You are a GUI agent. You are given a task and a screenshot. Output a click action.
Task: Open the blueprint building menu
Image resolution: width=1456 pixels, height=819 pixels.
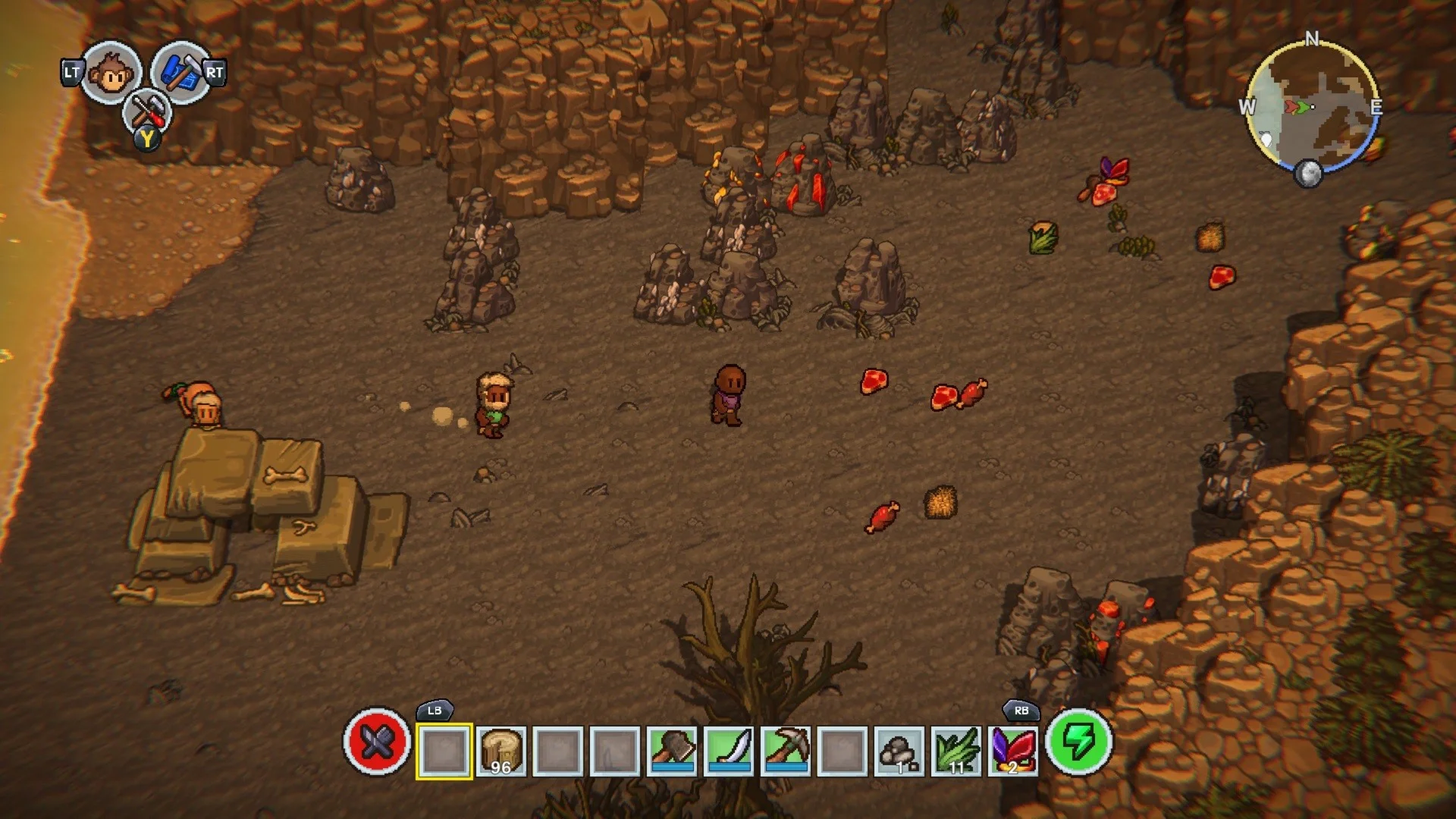(x=180, y=73)
